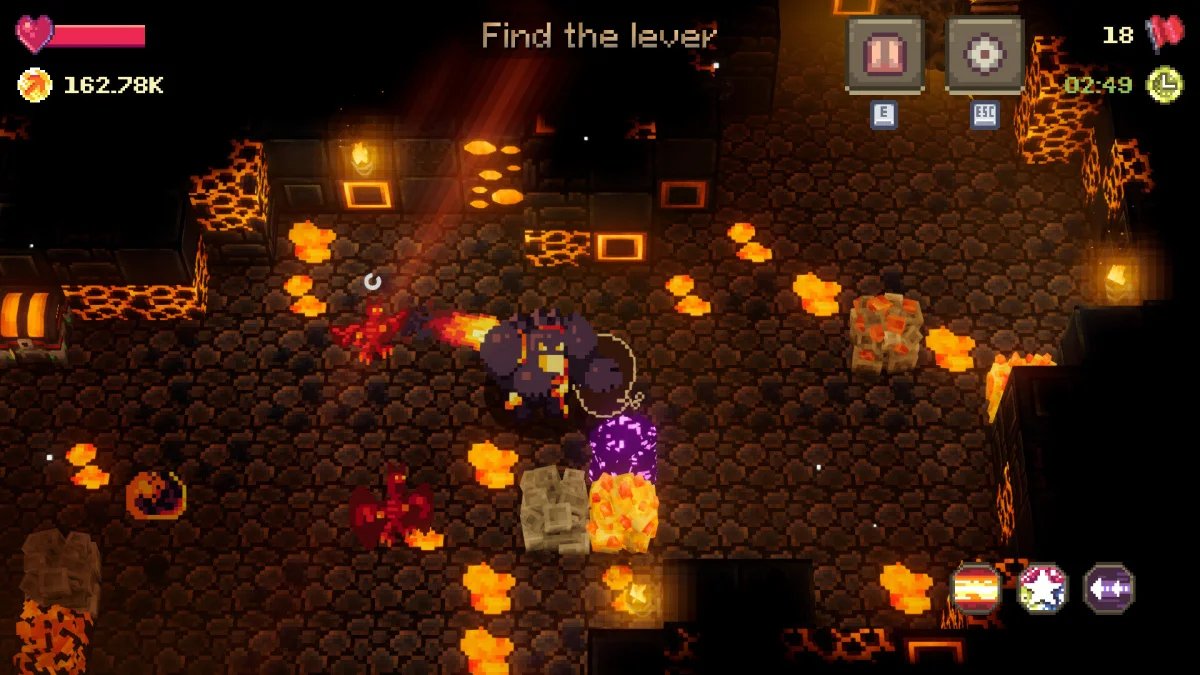Select the white star ability icon
The image size is (1200, 675).
coord(1043,589)
